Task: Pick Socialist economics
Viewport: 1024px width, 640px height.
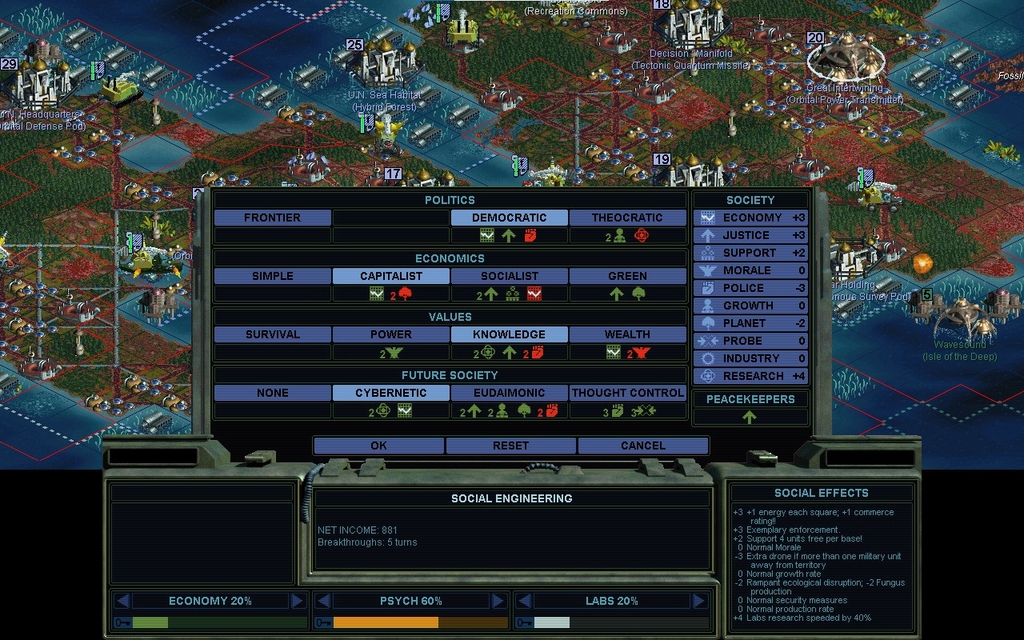Action: tap(509, 276)
